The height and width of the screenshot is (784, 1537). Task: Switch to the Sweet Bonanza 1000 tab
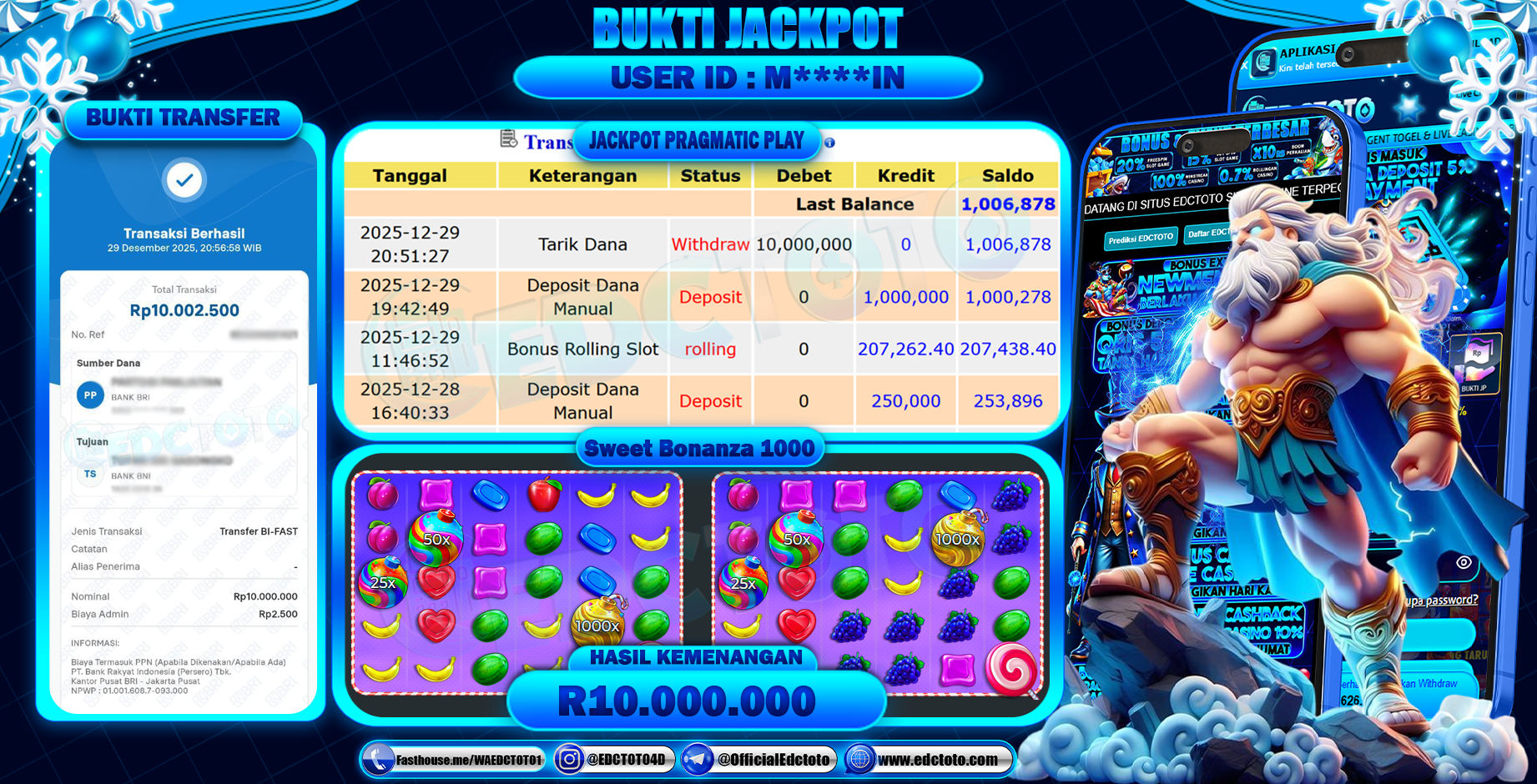[x=699, y=448]
